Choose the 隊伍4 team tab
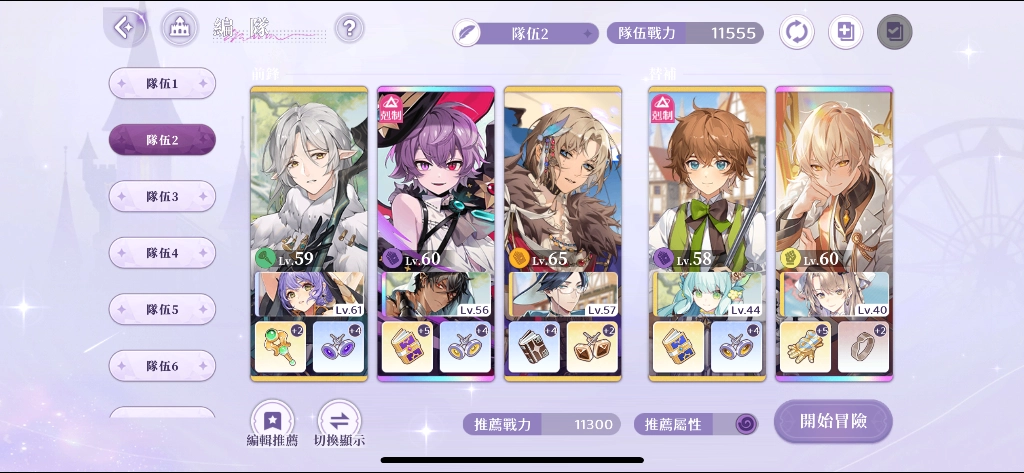This screenshot has width=1024, height=473. pos(162,253)
